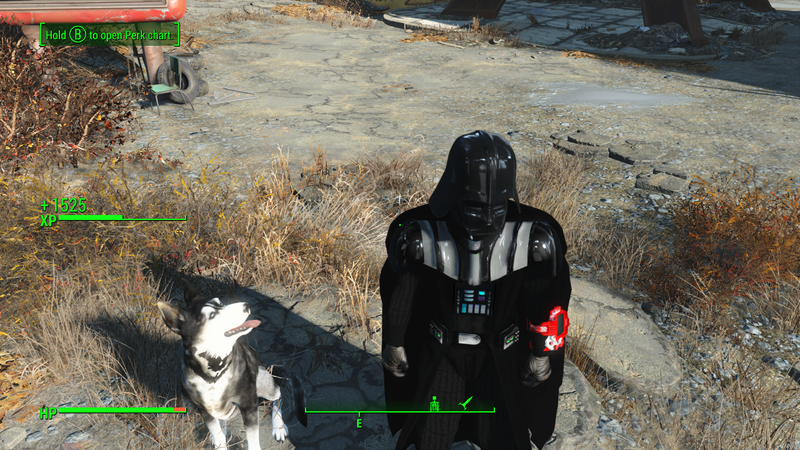Click the East heading letter on the compass
Screen dimensions: 800x450
tap(359, 424)
